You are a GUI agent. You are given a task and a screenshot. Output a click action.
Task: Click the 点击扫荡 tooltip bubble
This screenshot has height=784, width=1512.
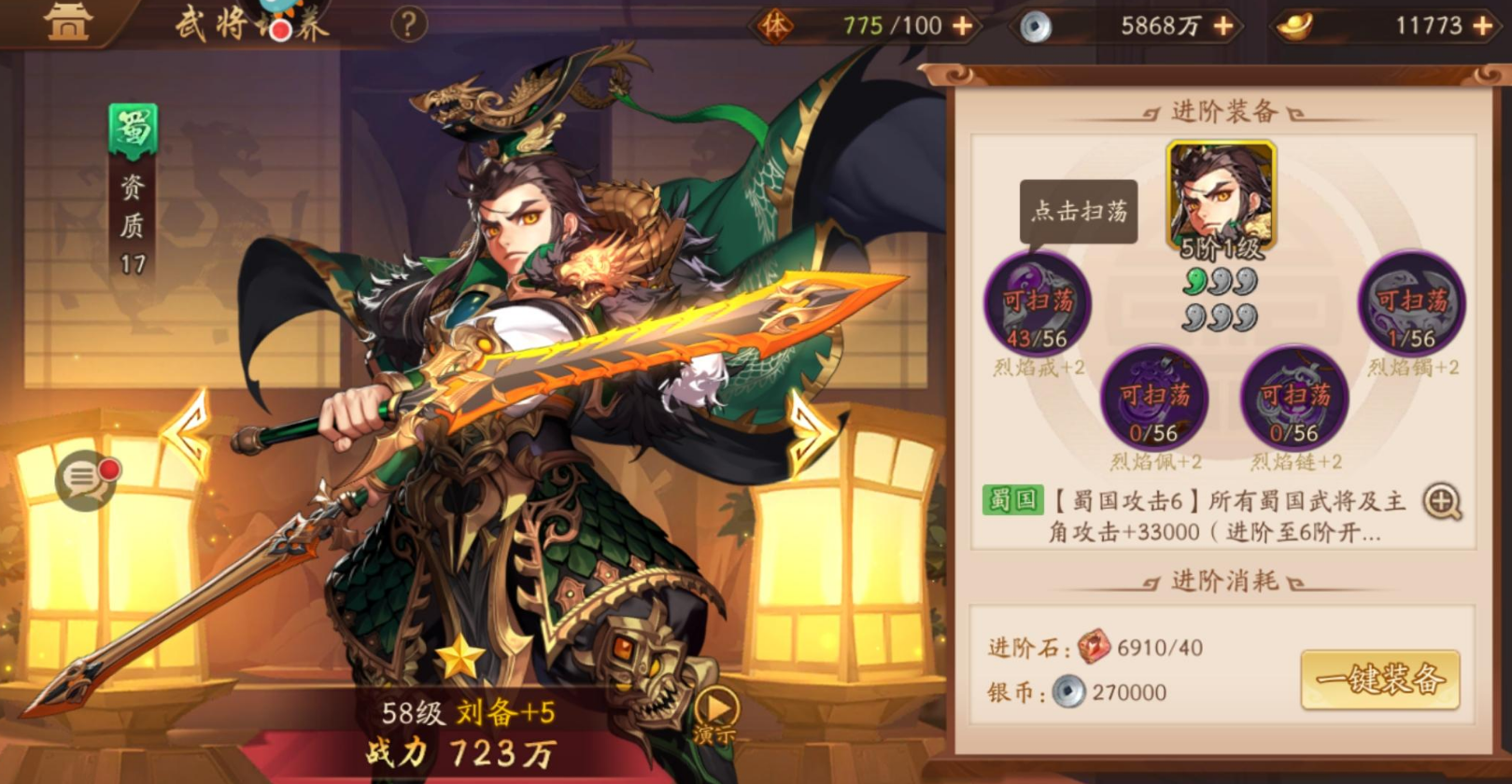(x=1078, y=213)
